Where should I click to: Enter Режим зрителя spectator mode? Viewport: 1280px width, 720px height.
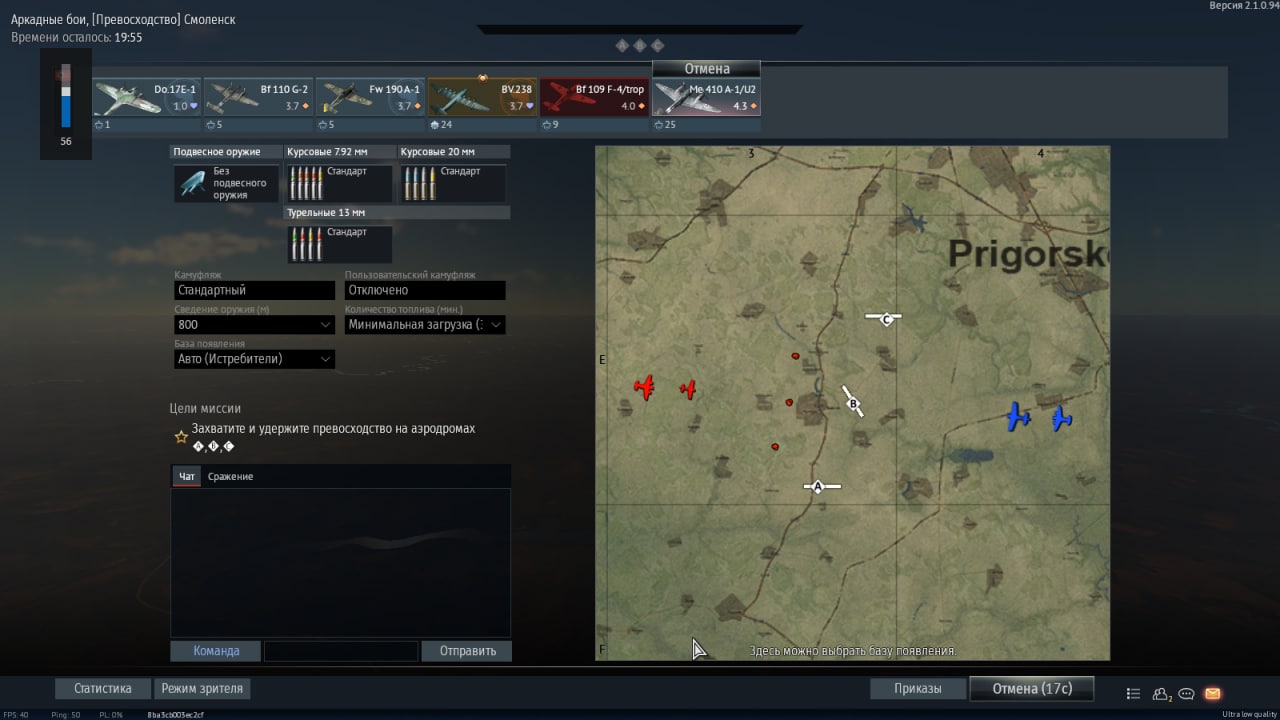tap(204, 688)
